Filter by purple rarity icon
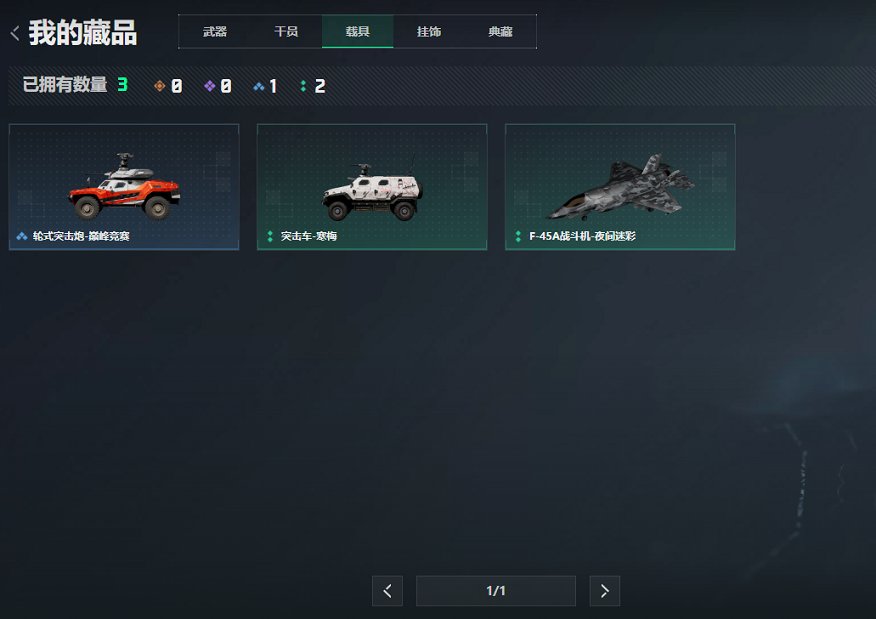 (x=209, y=86)
